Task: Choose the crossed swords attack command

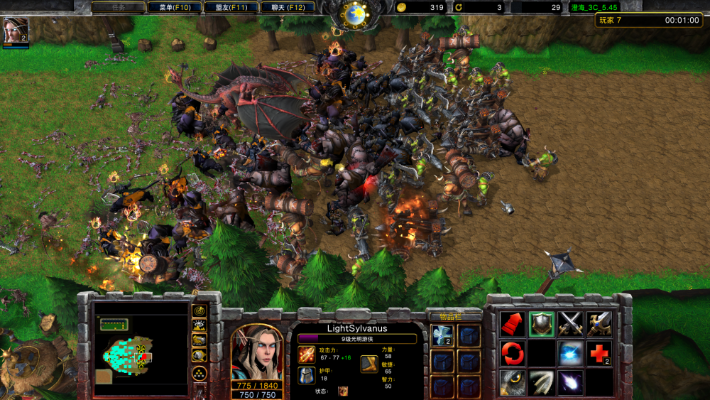Action: coord(571,324)
